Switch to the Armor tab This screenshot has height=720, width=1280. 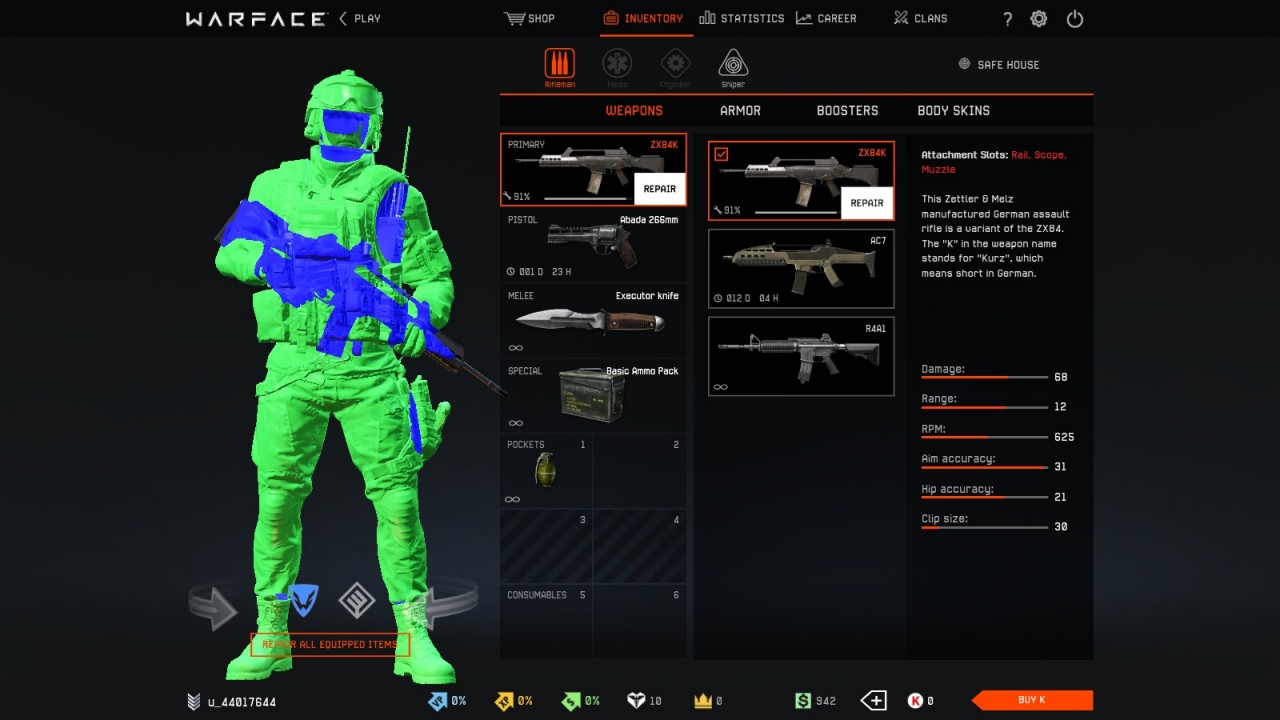coord(740,111)
